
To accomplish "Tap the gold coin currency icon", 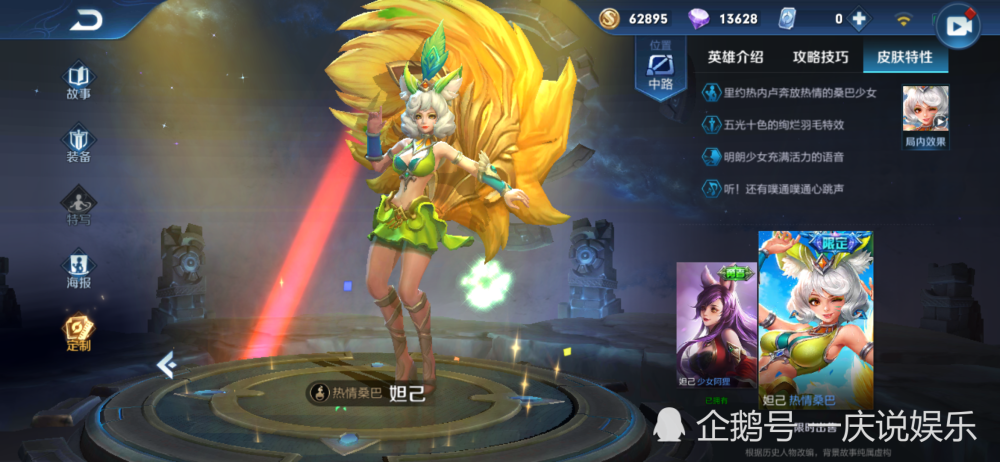I will (610, 18).
